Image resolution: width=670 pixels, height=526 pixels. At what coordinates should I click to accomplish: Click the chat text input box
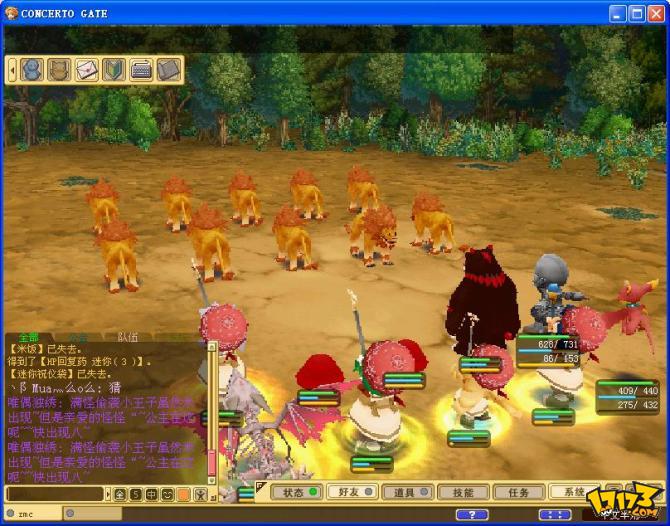pyautogui.click(x=55, y=494)
